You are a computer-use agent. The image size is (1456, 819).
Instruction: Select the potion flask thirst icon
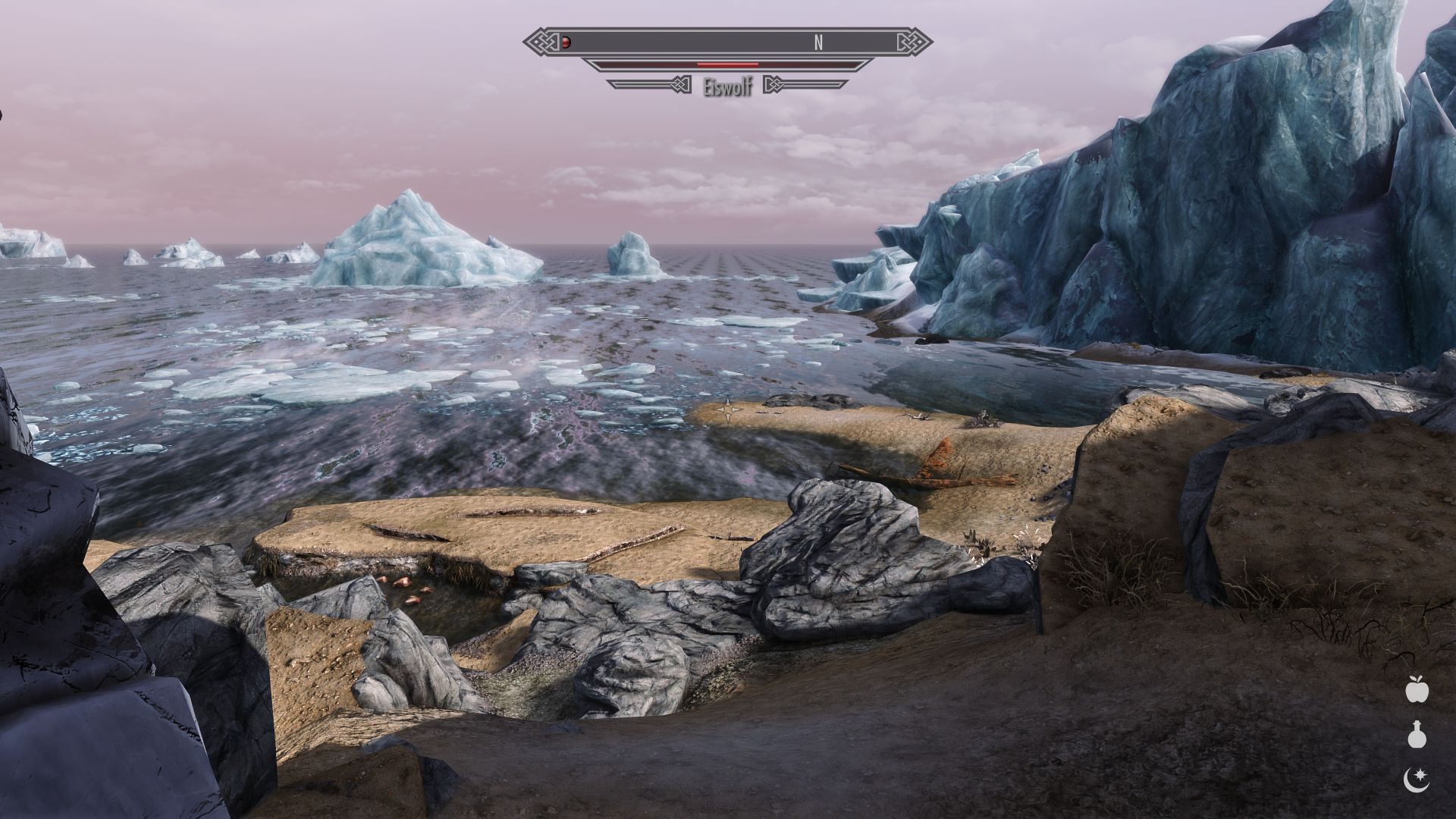(x=1416, y=734)
